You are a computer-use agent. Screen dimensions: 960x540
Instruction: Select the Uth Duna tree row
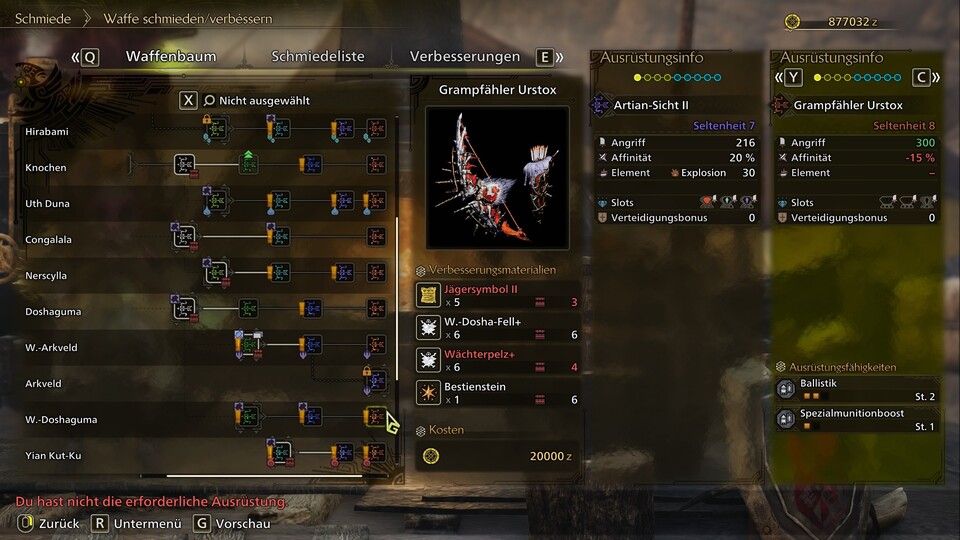point(46,203)
